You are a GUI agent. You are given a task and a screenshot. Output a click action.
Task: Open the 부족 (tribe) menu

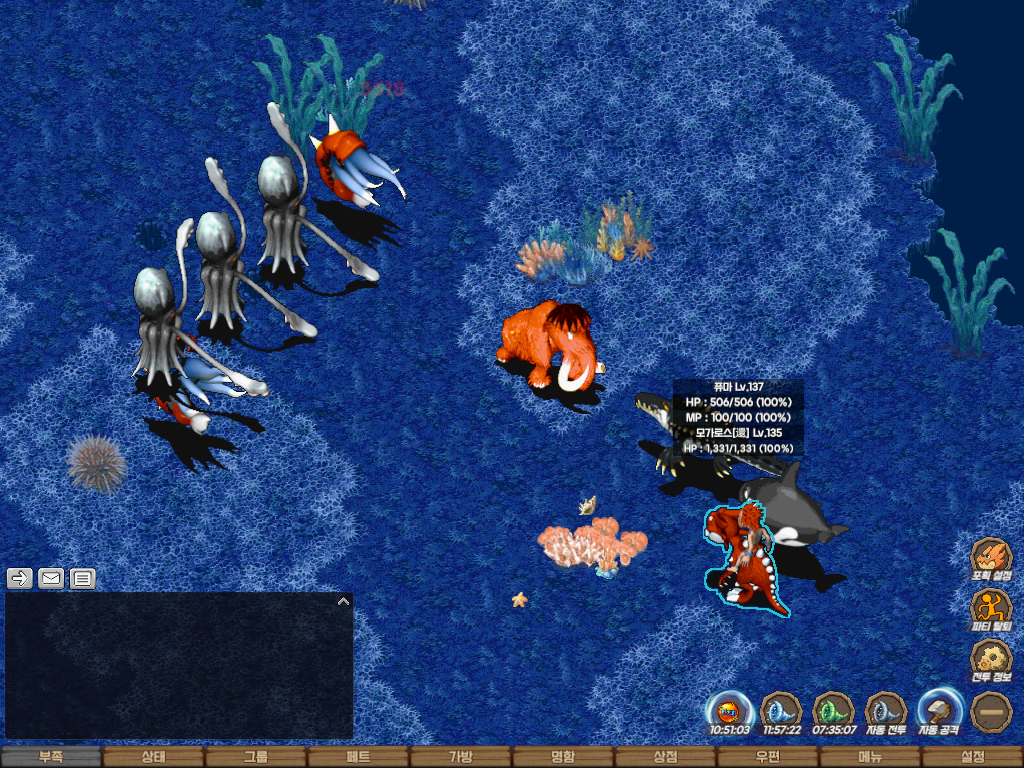pyautogui.click(x=51, y=757)
